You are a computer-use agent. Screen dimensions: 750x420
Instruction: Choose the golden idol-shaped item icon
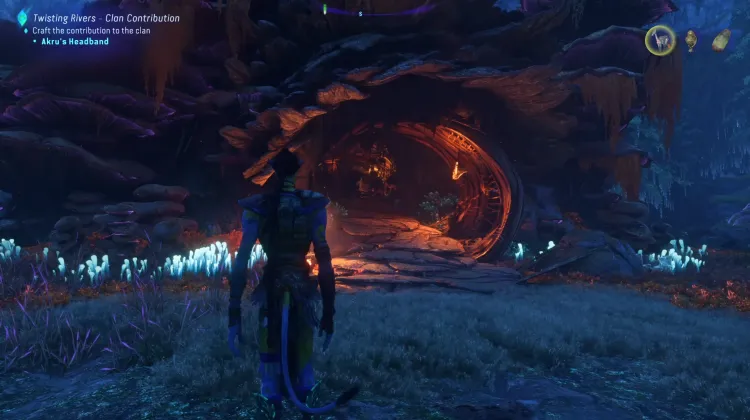coord(691,40)
